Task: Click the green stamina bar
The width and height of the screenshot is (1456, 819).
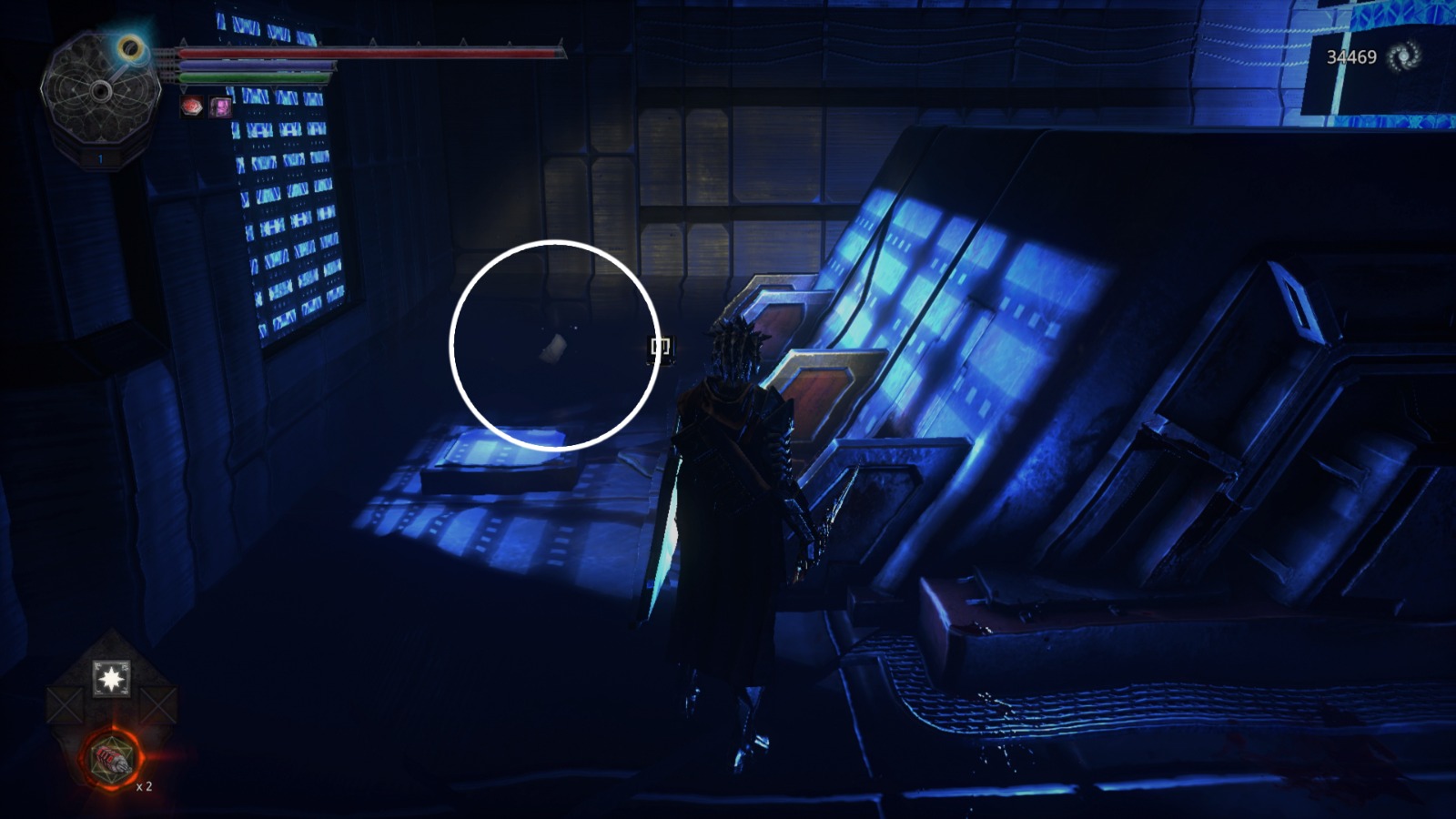Action: click(255, 77)
